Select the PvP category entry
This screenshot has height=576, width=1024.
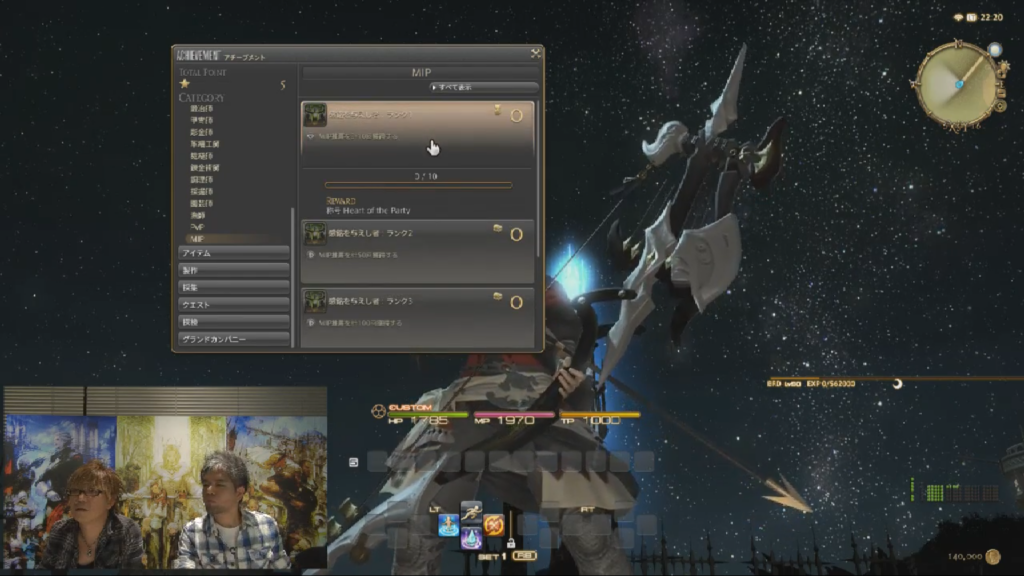click(x=197, y=227)
